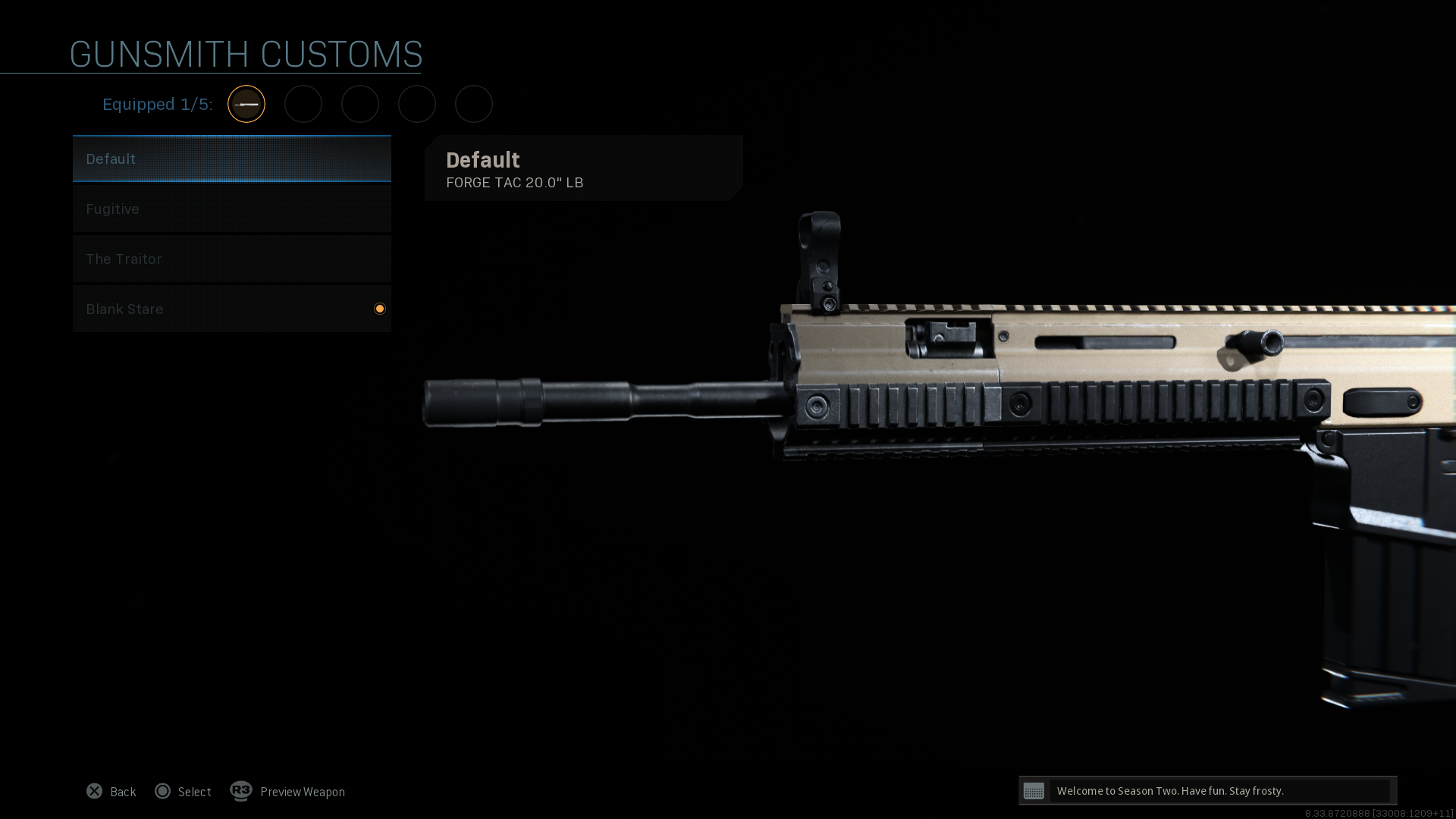The image size is (1456, 819).
Task: Pick The Traitor from the list
Action: pos(231,259)
